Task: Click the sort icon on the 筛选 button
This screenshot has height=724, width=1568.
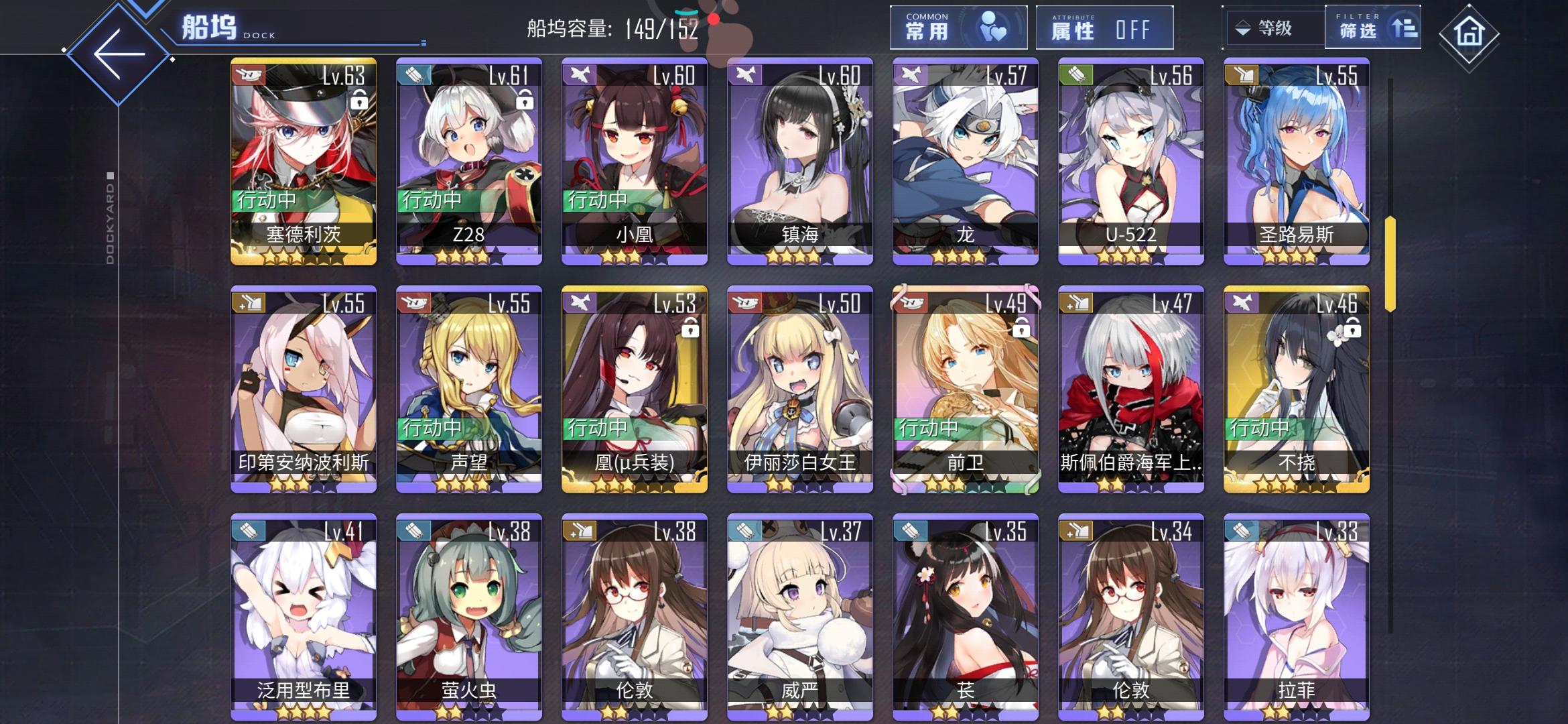Action: click(1404, 28)
